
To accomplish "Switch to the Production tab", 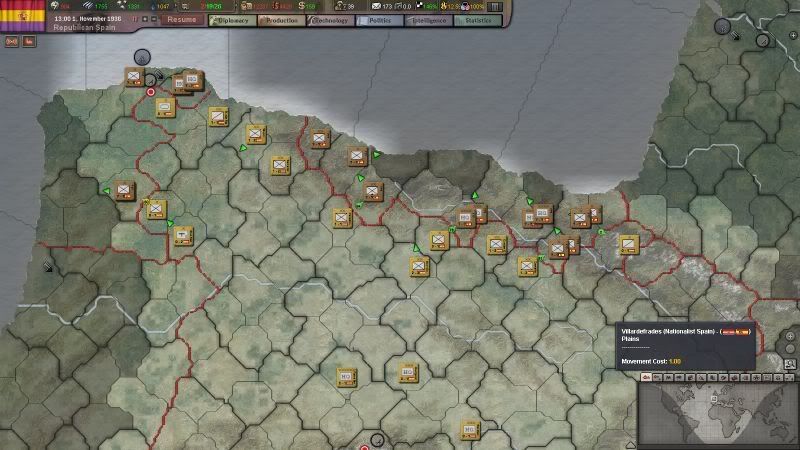I will 279,19.
